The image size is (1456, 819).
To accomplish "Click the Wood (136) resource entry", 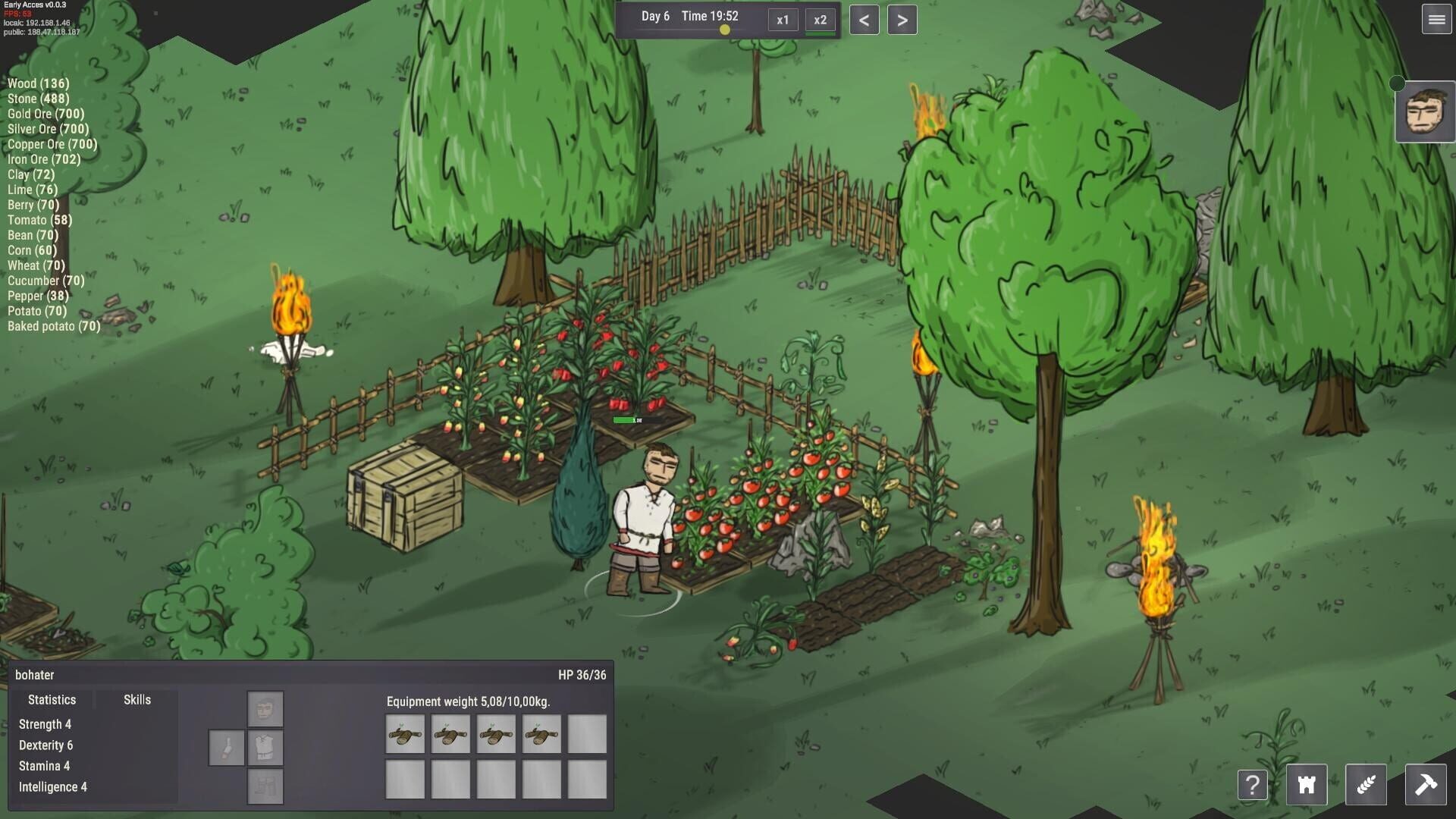I will point(37,83).
